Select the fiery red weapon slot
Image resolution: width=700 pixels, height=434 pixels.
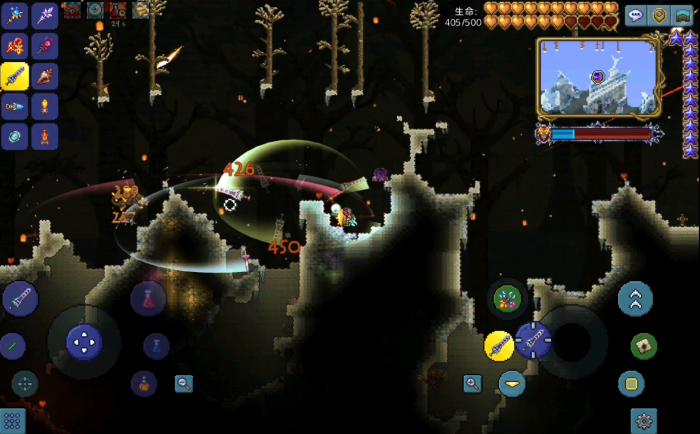click(15, 46)
